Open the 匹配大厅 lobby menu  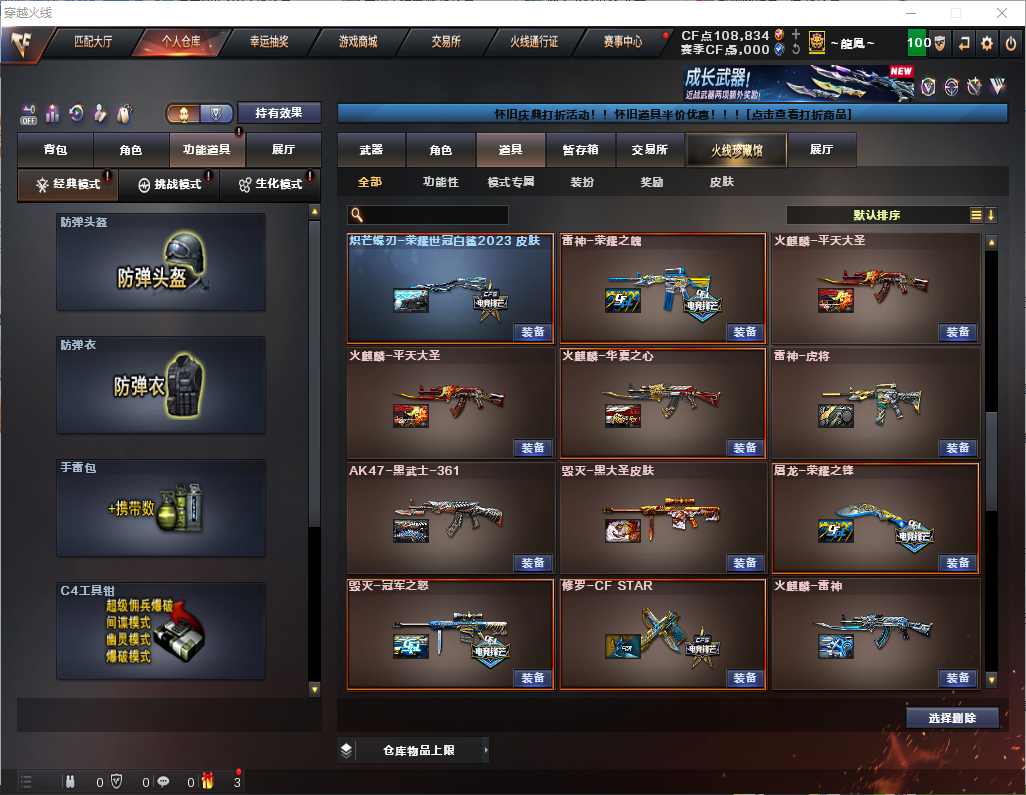pyautogui.click(x=93, y=42)
